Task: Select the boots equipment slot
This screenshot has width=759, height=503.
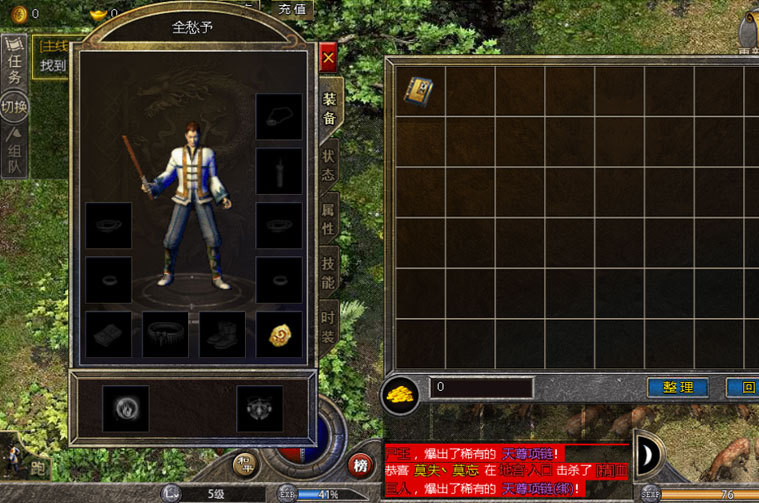Action: pos(222,335)
